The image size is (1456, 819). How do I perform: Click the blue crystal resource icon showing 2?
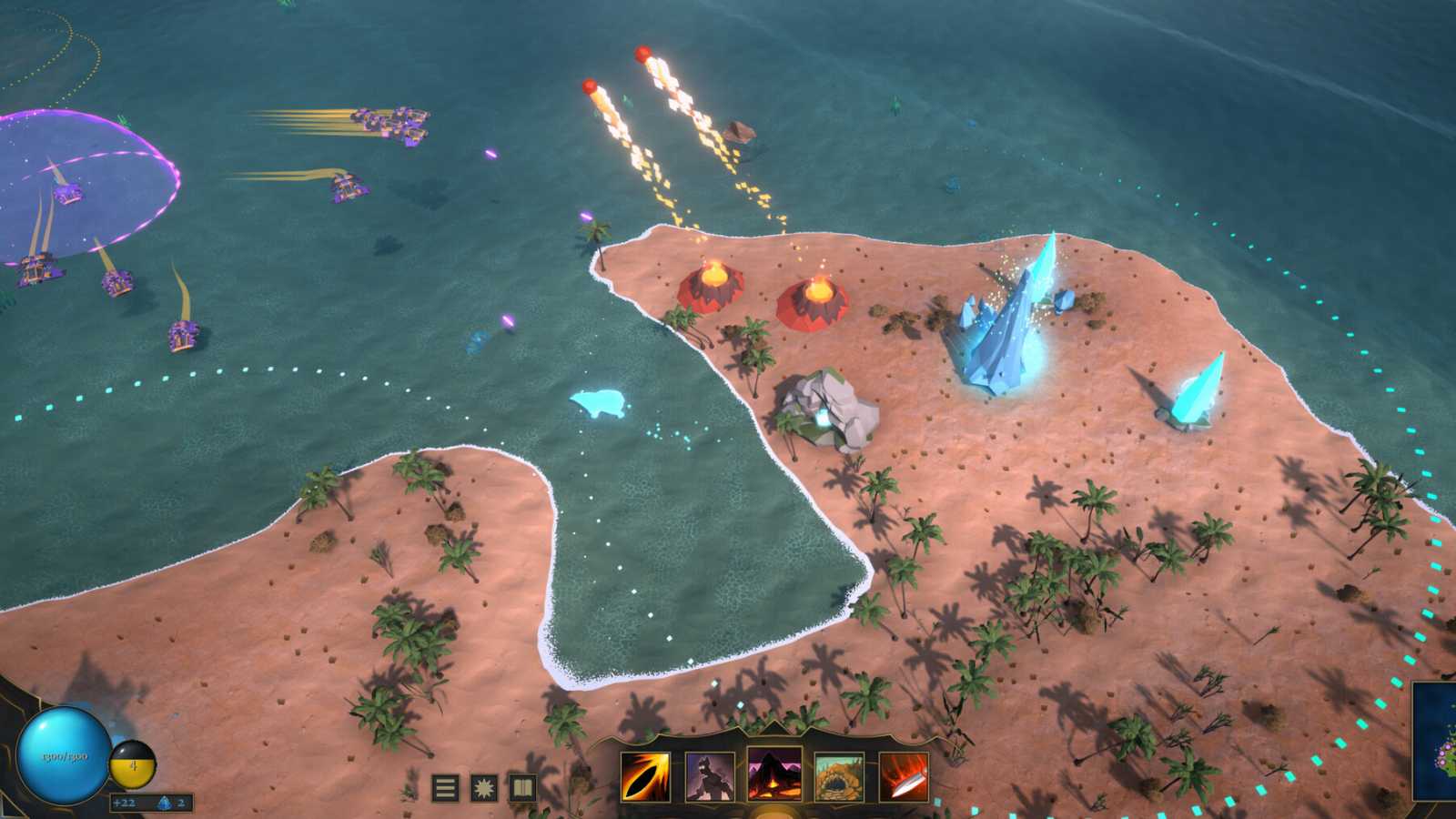[x=166, y=804]
